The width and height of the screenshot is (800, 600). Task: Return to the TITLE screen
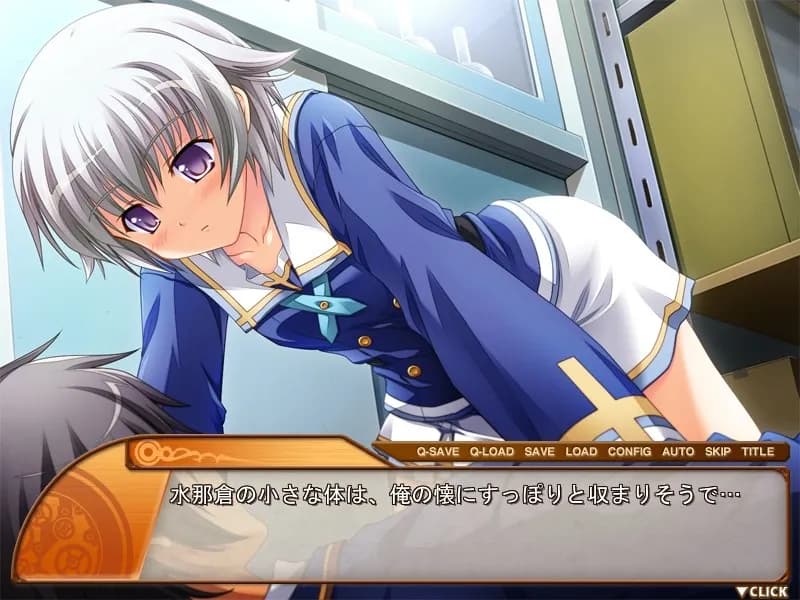coord(757,452)
